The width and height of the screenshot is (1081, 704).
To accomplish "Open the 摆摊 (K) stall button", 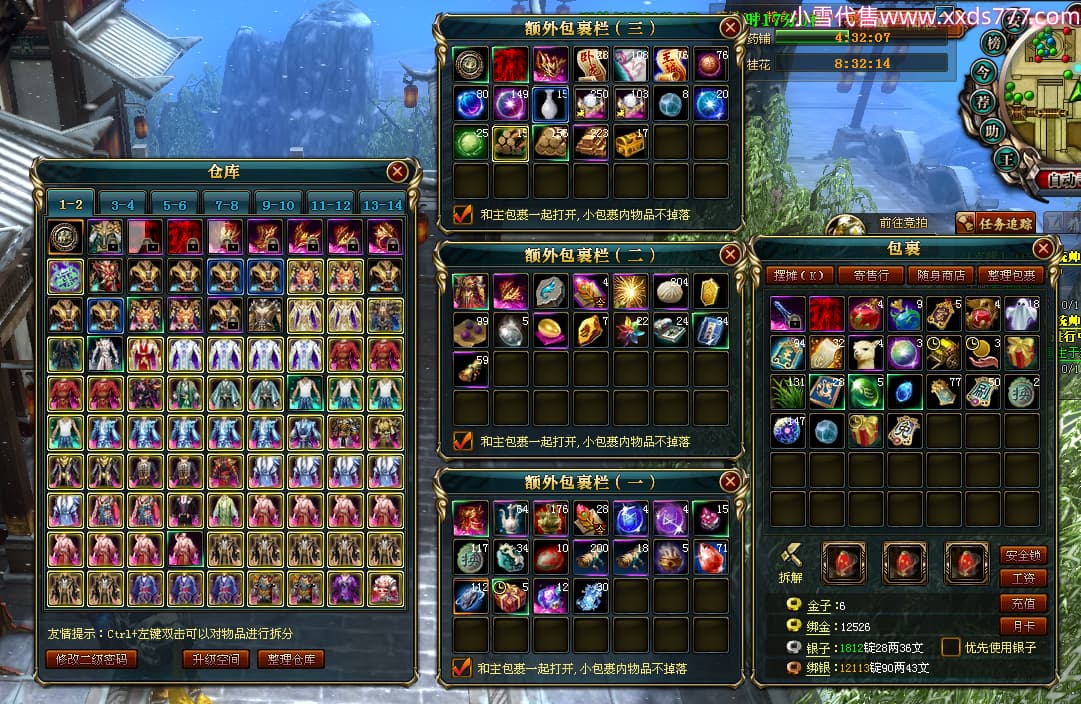I will [800, 275].
